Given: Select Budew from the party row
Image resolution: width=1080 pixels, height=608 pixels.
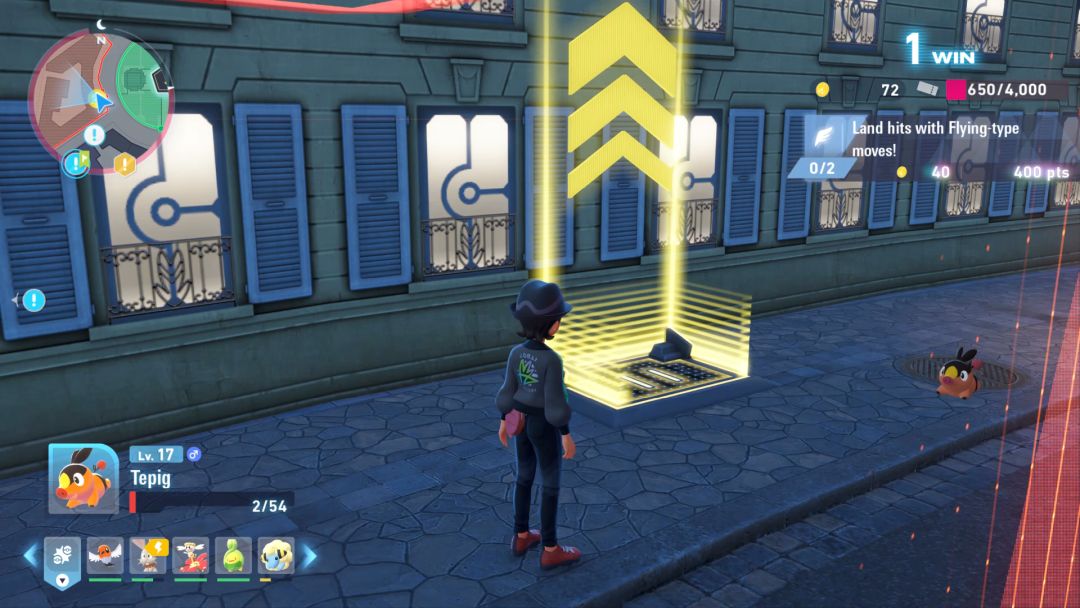Looking at the screenshot, I should 234,555.
